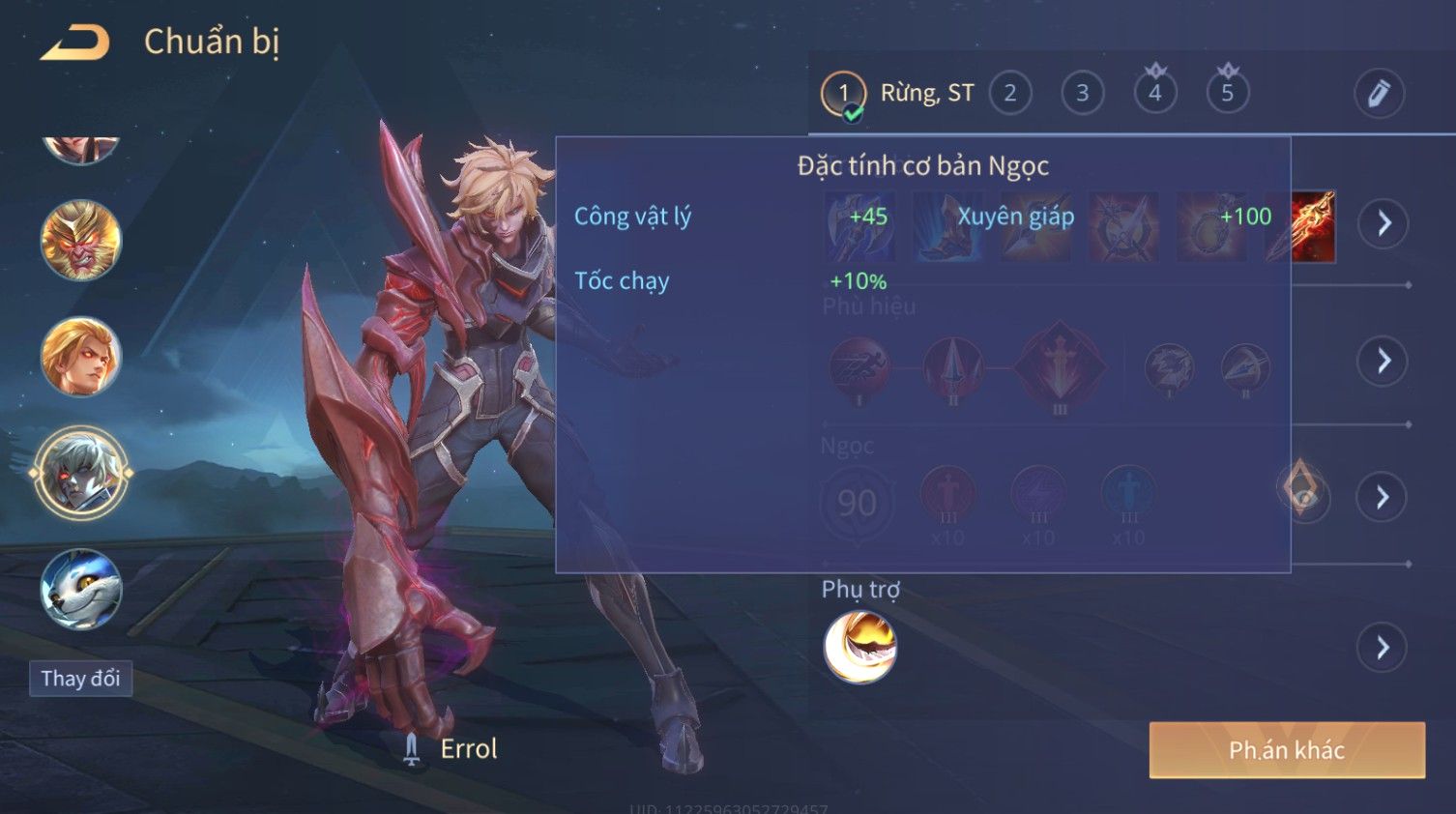Edit the preset name with pencil icon
The image size is (1456, 814).
1378,93
